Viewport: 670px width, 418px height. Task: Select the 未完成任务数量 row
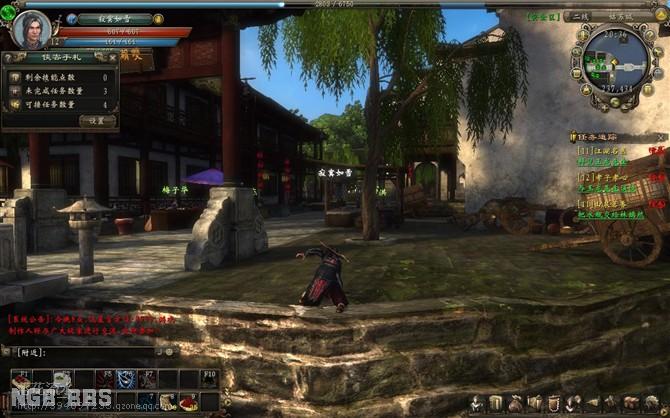pyautogui.click(x=58, y=90)
